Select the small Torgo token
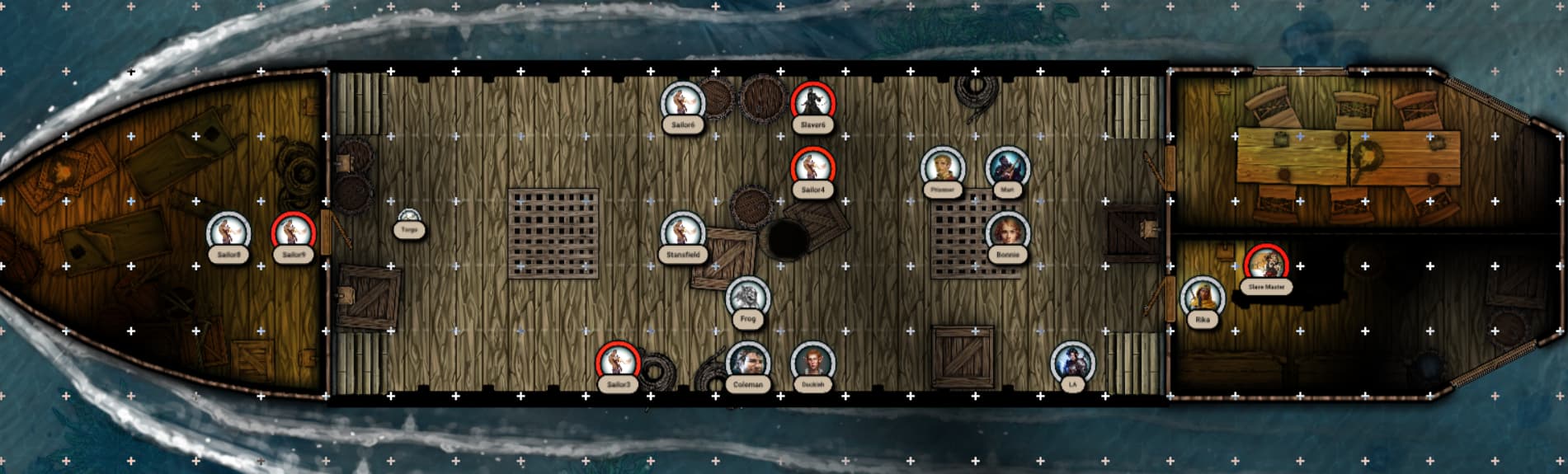The height and width of the screenshot is (474, 1568). 410,219
